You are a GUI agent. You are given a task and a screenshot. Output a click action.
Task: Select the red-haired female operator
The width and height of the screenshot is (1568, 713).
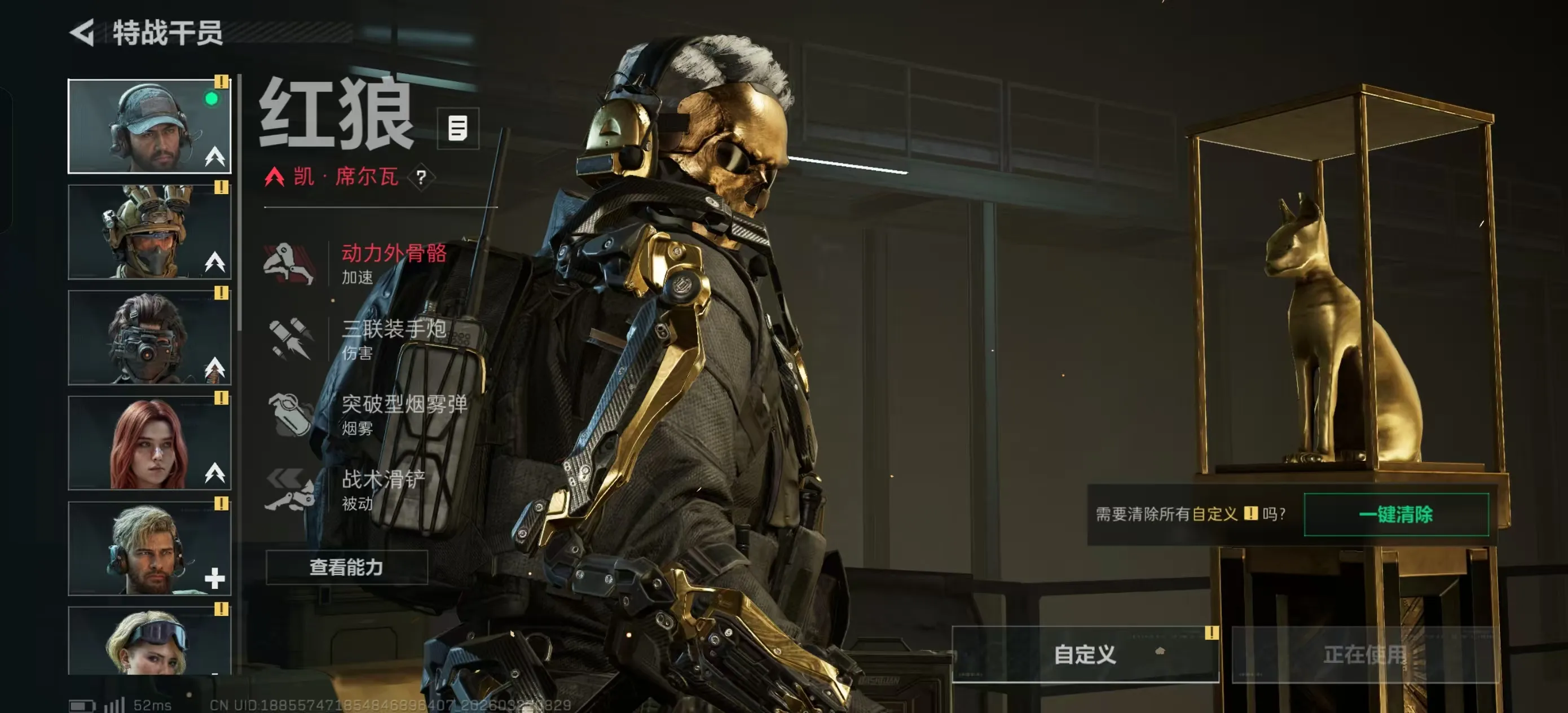click(x=149, y=443)
